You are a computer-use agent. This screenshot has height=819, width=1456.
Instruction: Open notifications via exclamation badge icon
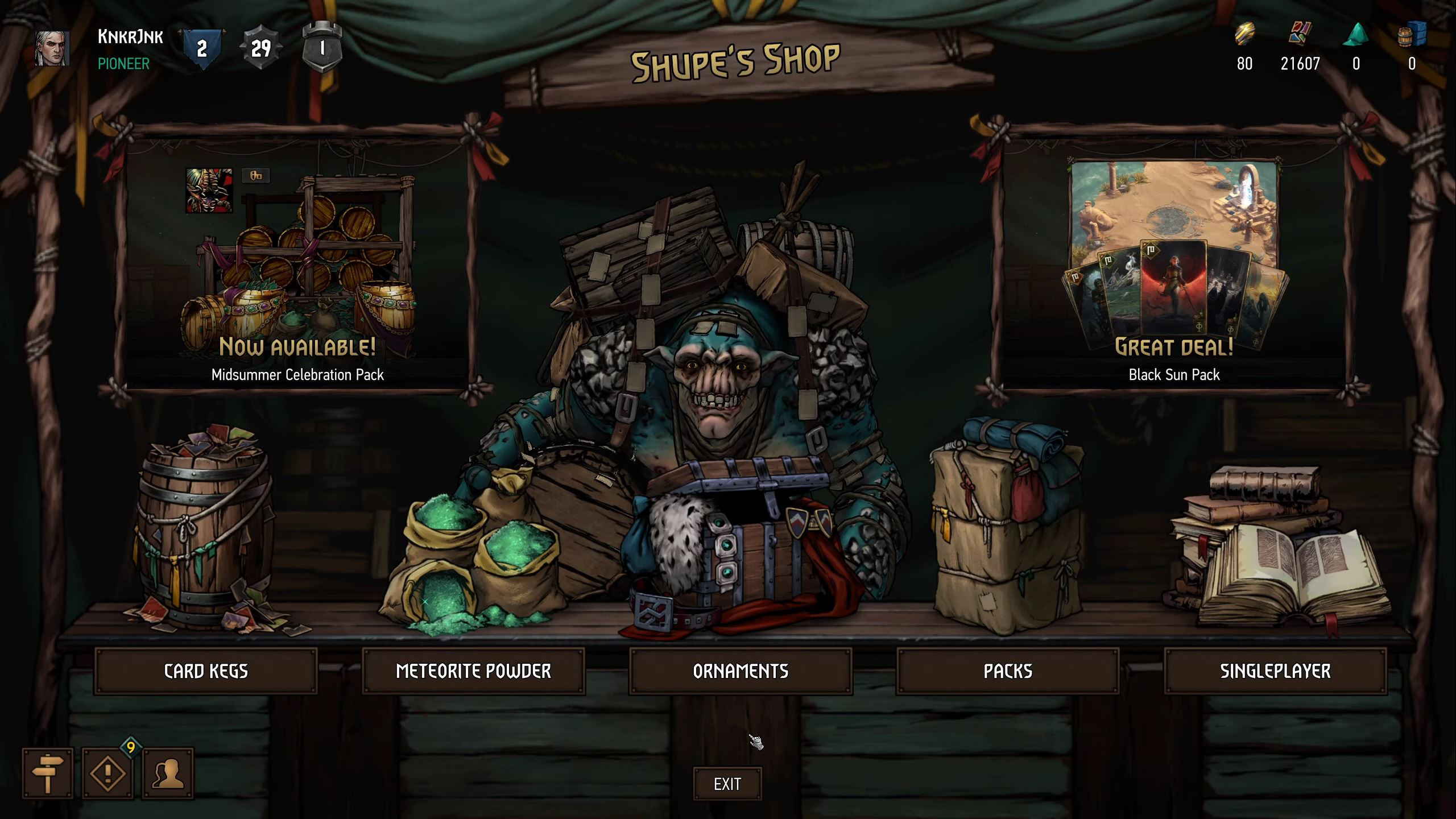pyautogui.click(x=108, y=775)
